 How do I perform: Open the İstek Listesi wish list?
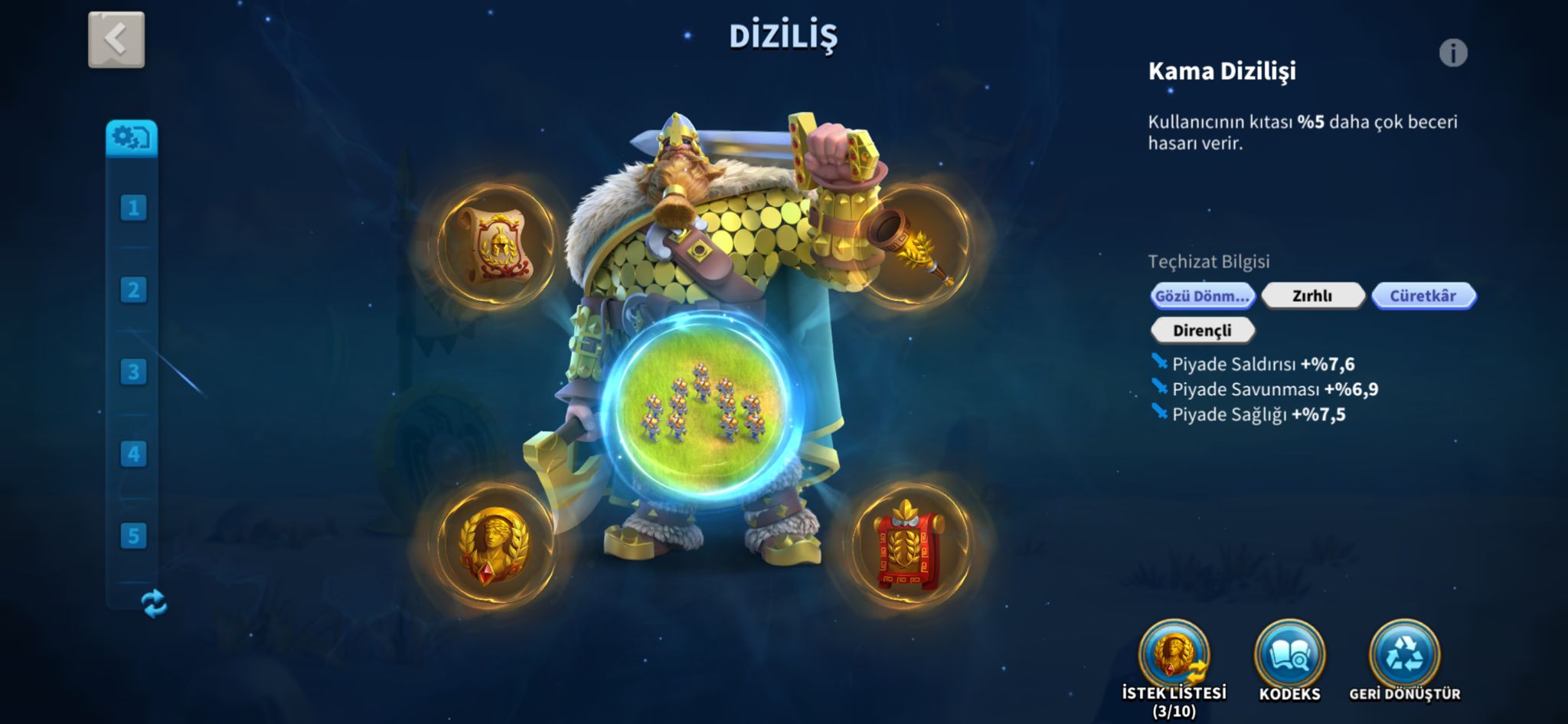1174,656
